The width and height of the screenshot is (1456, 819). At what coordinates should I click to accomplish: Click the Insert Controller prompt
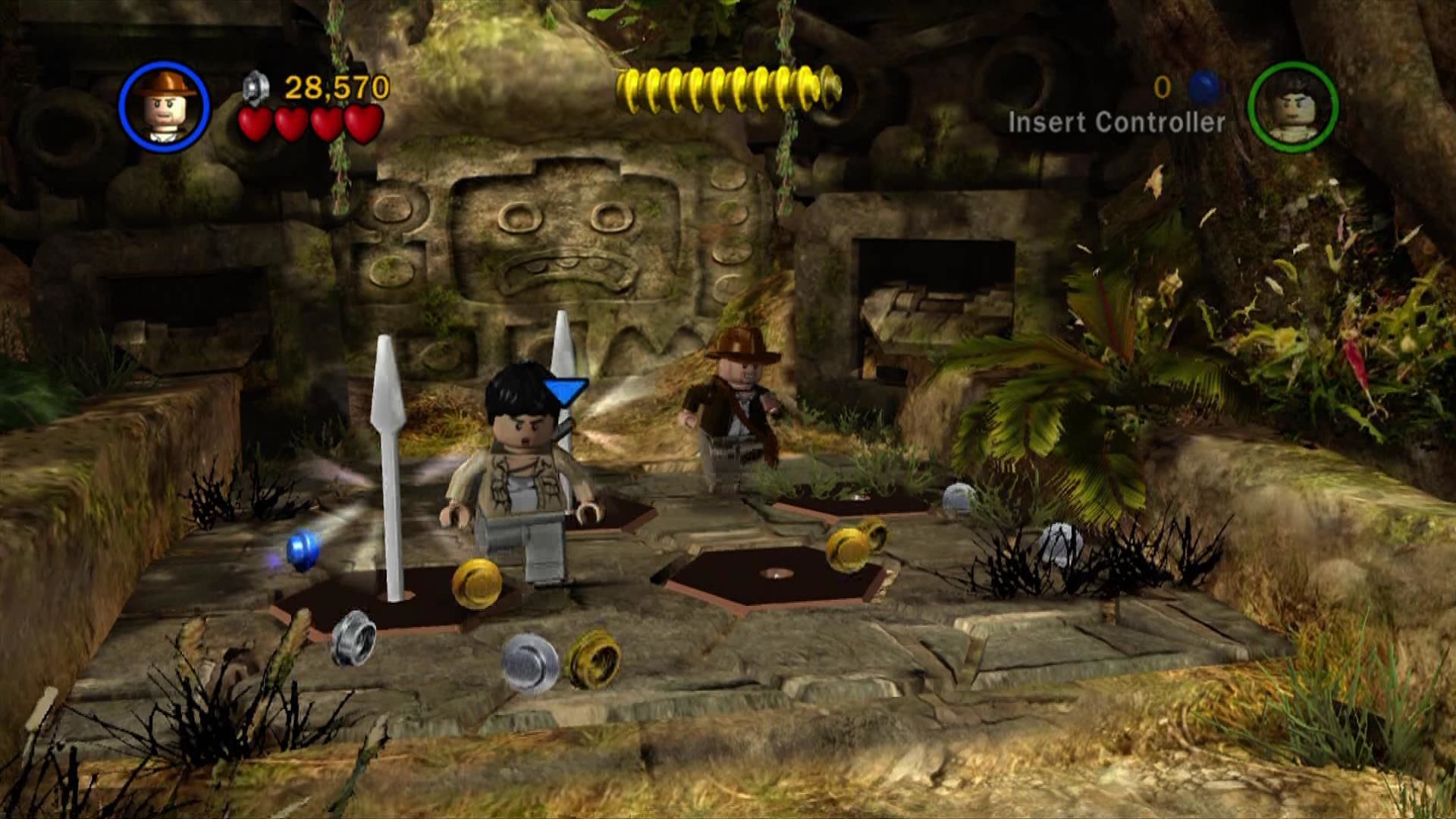pos(1115,120)
